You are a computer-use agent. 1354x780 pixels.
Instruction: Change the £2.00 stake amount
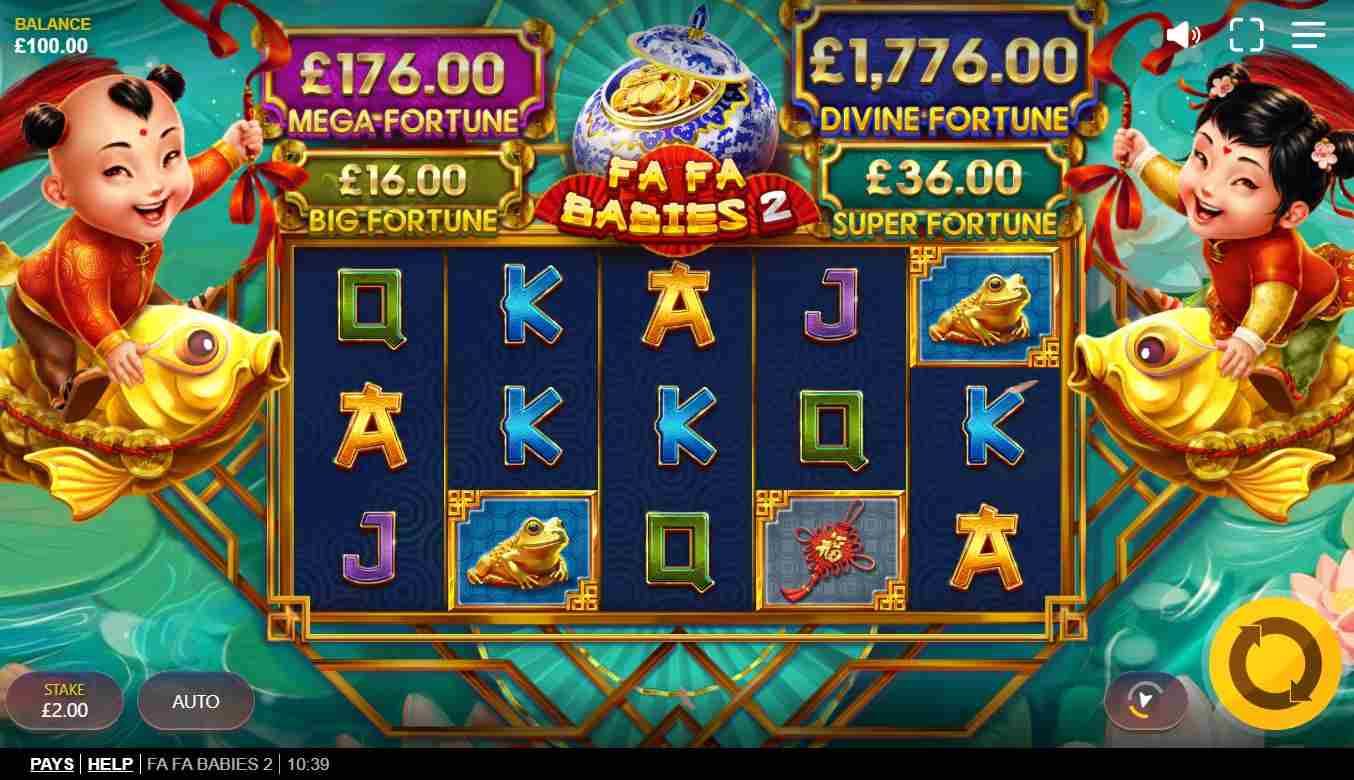click(65, 701)
